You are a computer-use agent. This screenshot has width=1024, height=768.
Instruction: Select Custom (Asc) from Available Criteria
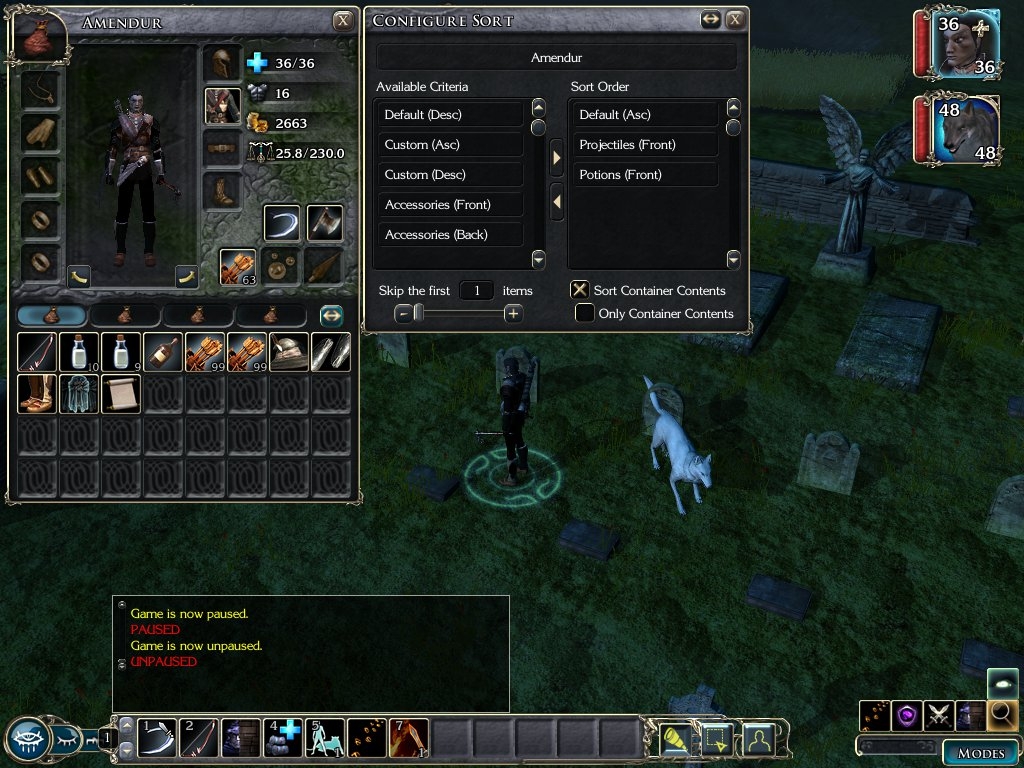(x=450, y=145)
